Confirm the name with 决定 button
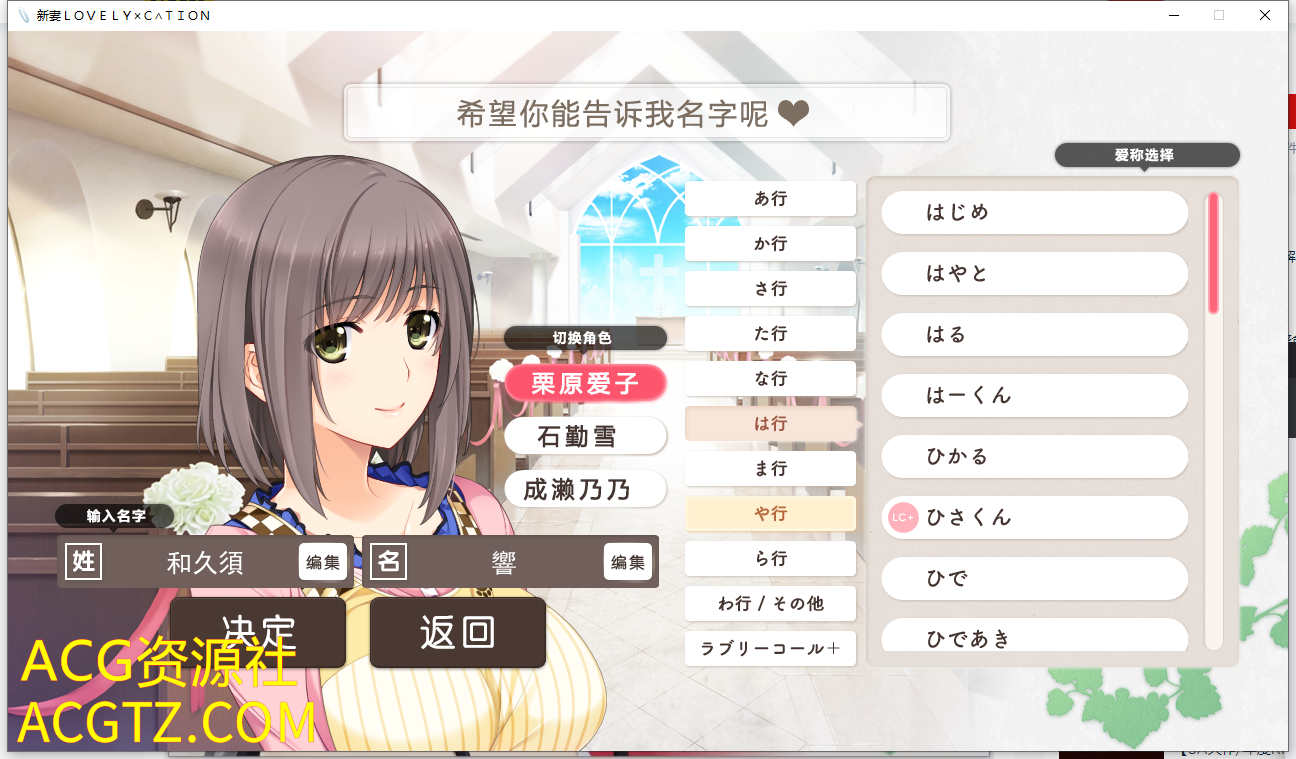The height and width of the screenshot is (759, 1296). pos(257,631)
